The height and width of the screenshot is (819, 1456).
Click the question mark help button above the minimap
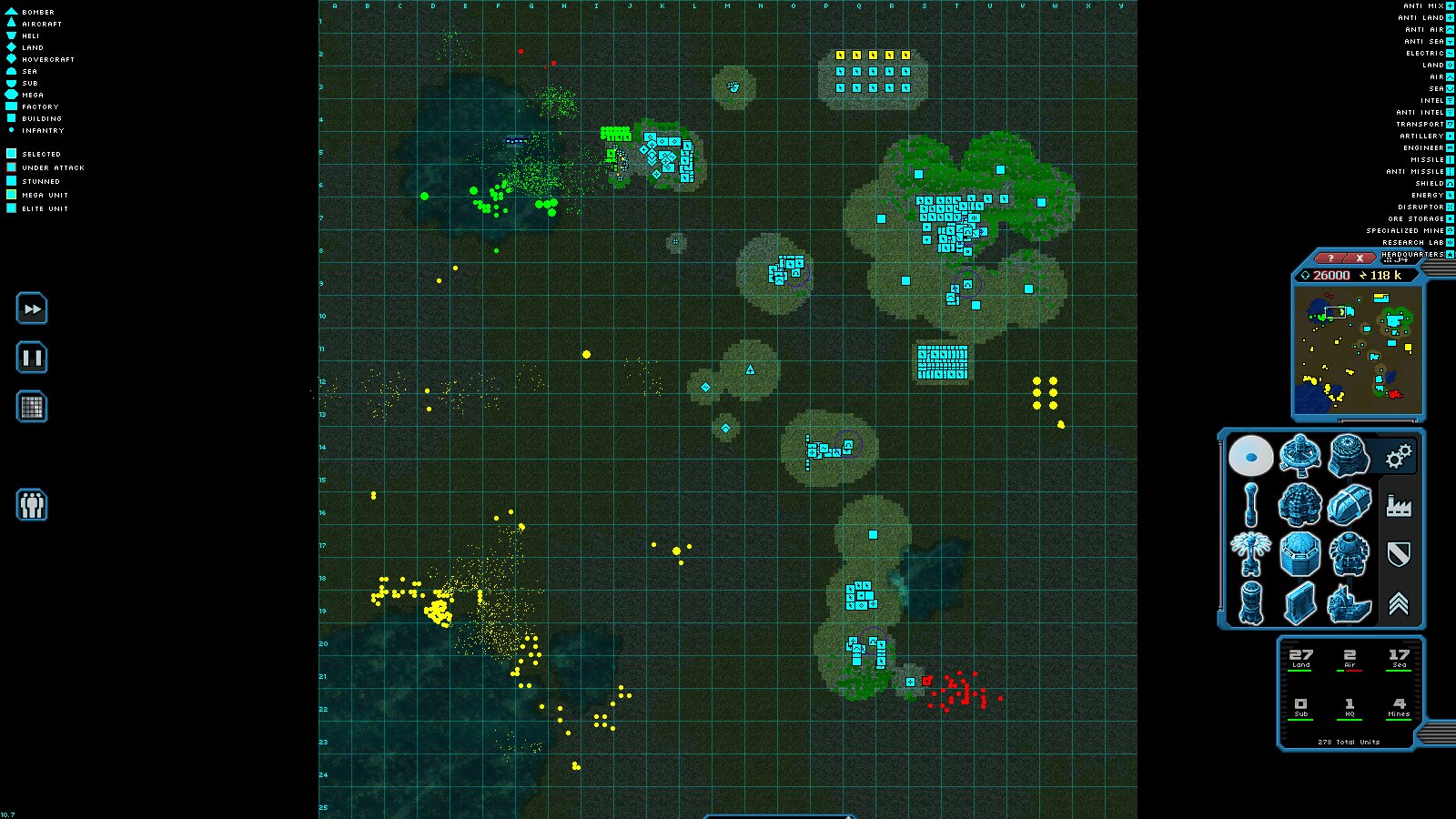click(1331, 258)
